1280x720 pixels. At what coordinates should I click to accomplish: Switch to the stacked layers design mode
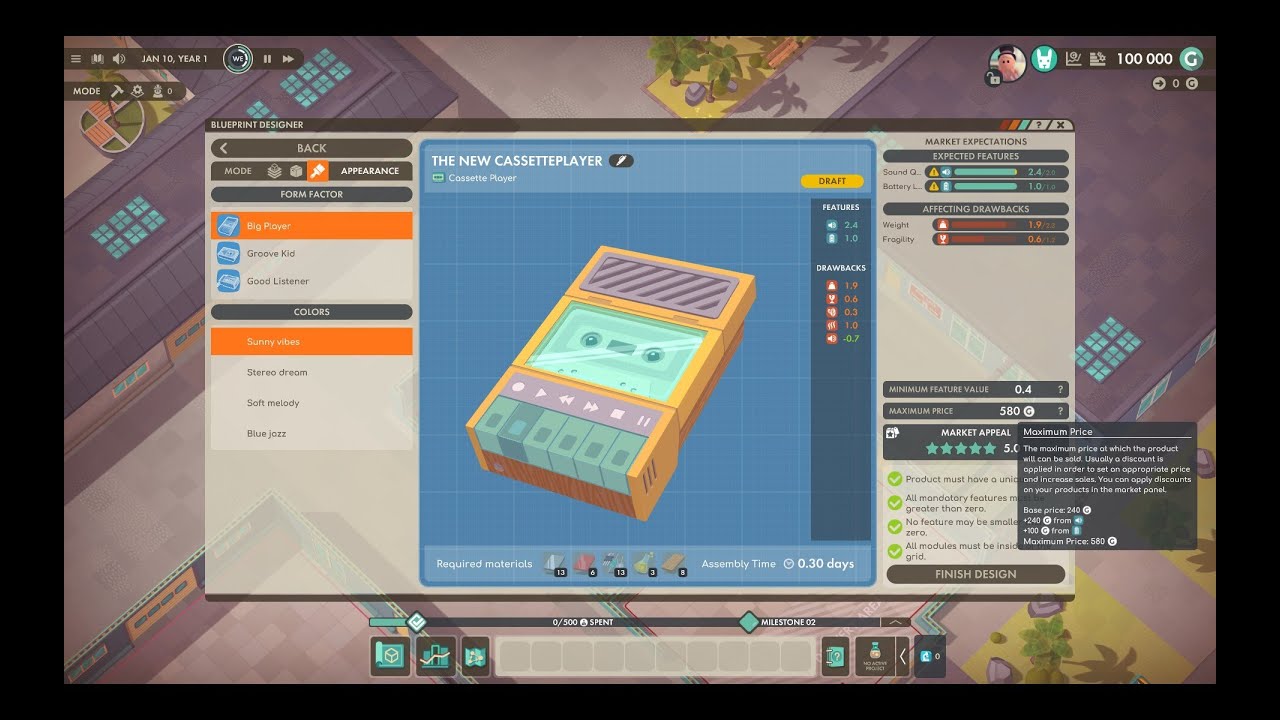[x=274, y=171]
